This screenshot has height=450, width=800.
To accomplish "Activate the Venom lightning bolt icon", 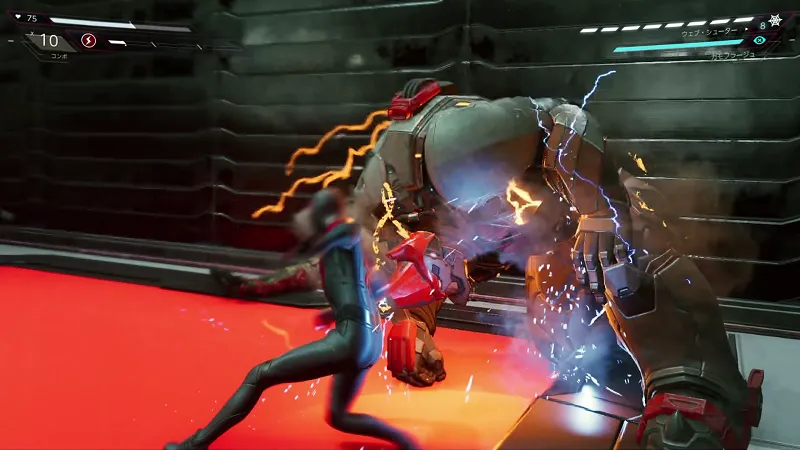I will 88,41.
